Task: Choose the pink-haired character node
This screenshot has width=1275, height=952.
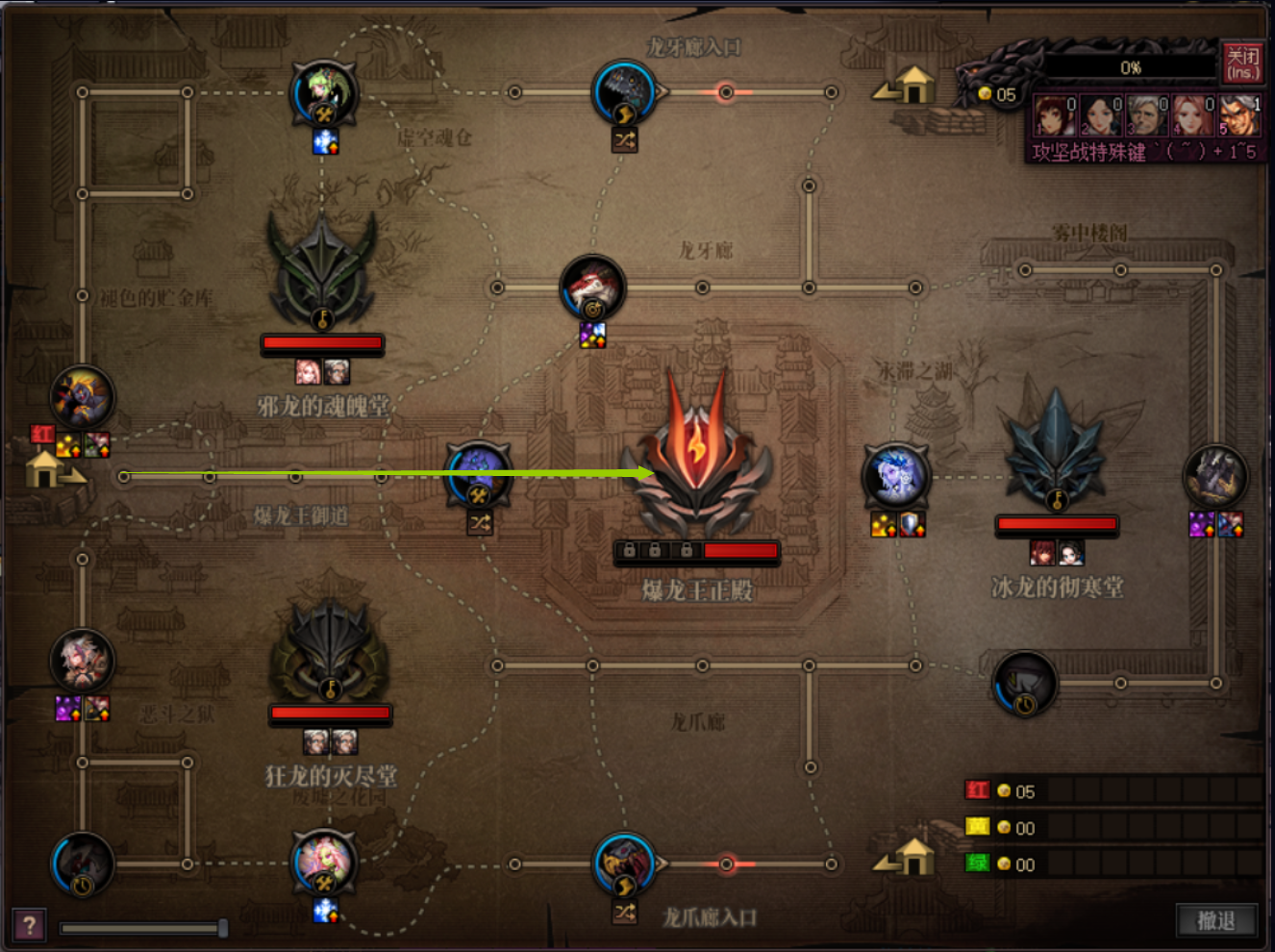Action: tap(324, 863)
